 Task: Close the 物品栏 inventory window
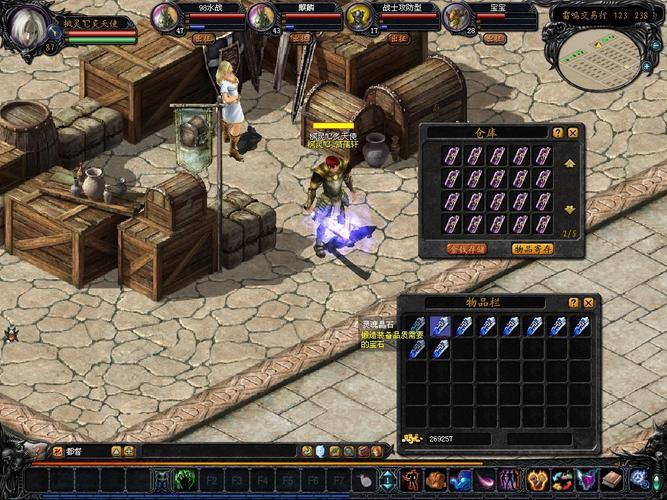(589, 302)
